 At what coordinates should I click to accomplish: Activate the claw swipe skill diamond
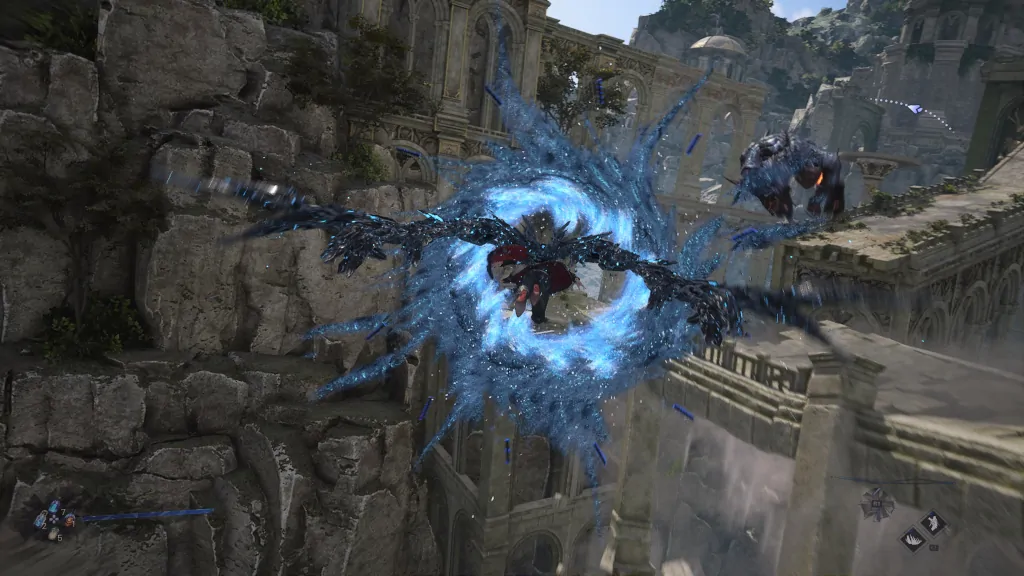click(913, 540)
